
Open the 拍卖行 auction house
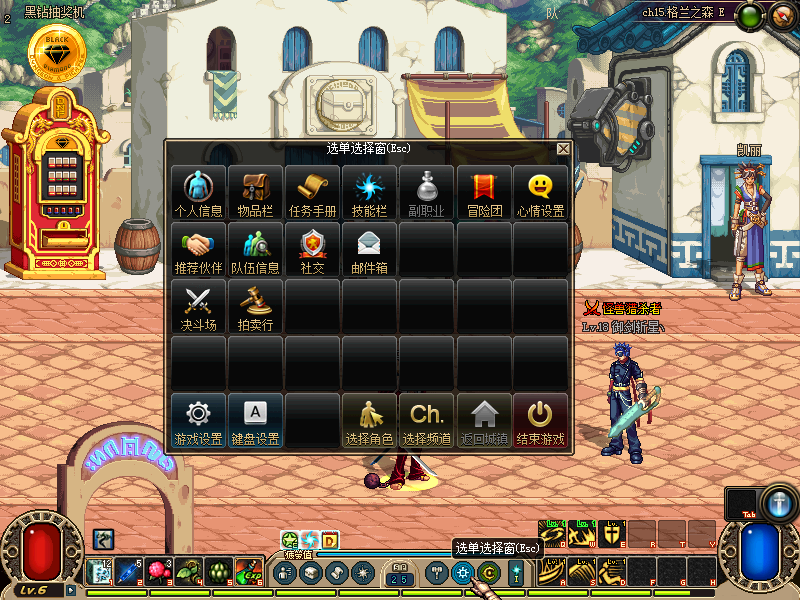(x=255, y=306)
